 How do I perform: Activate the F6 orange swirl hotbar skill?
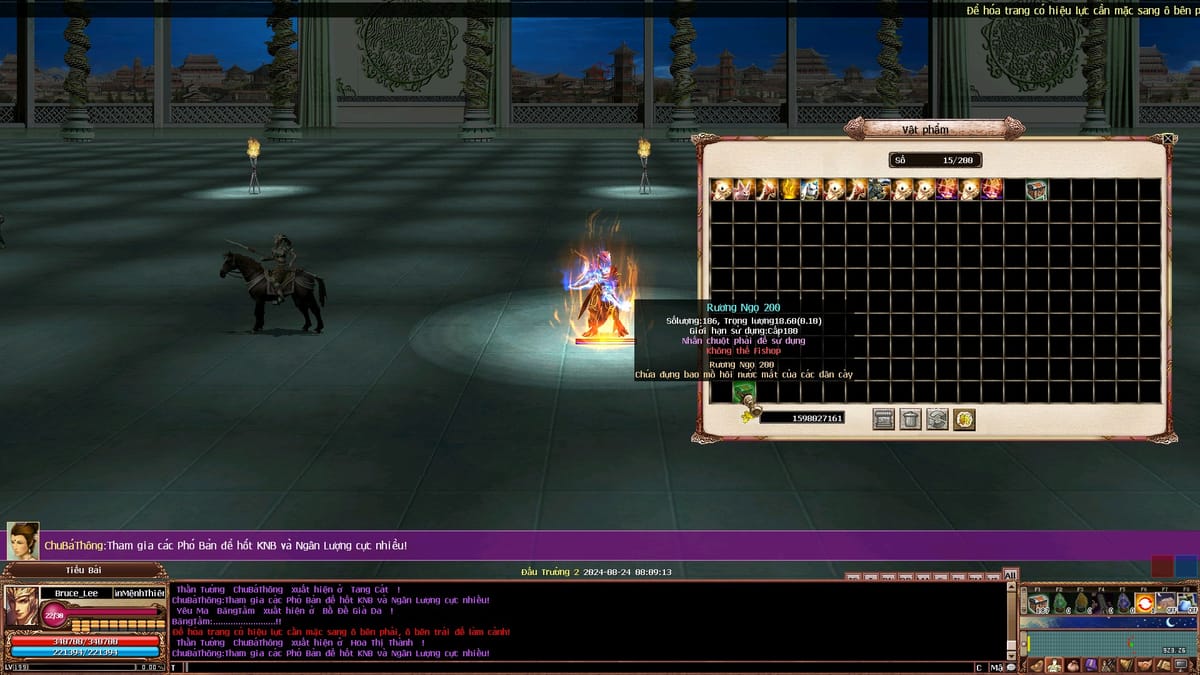[1143, 603]
